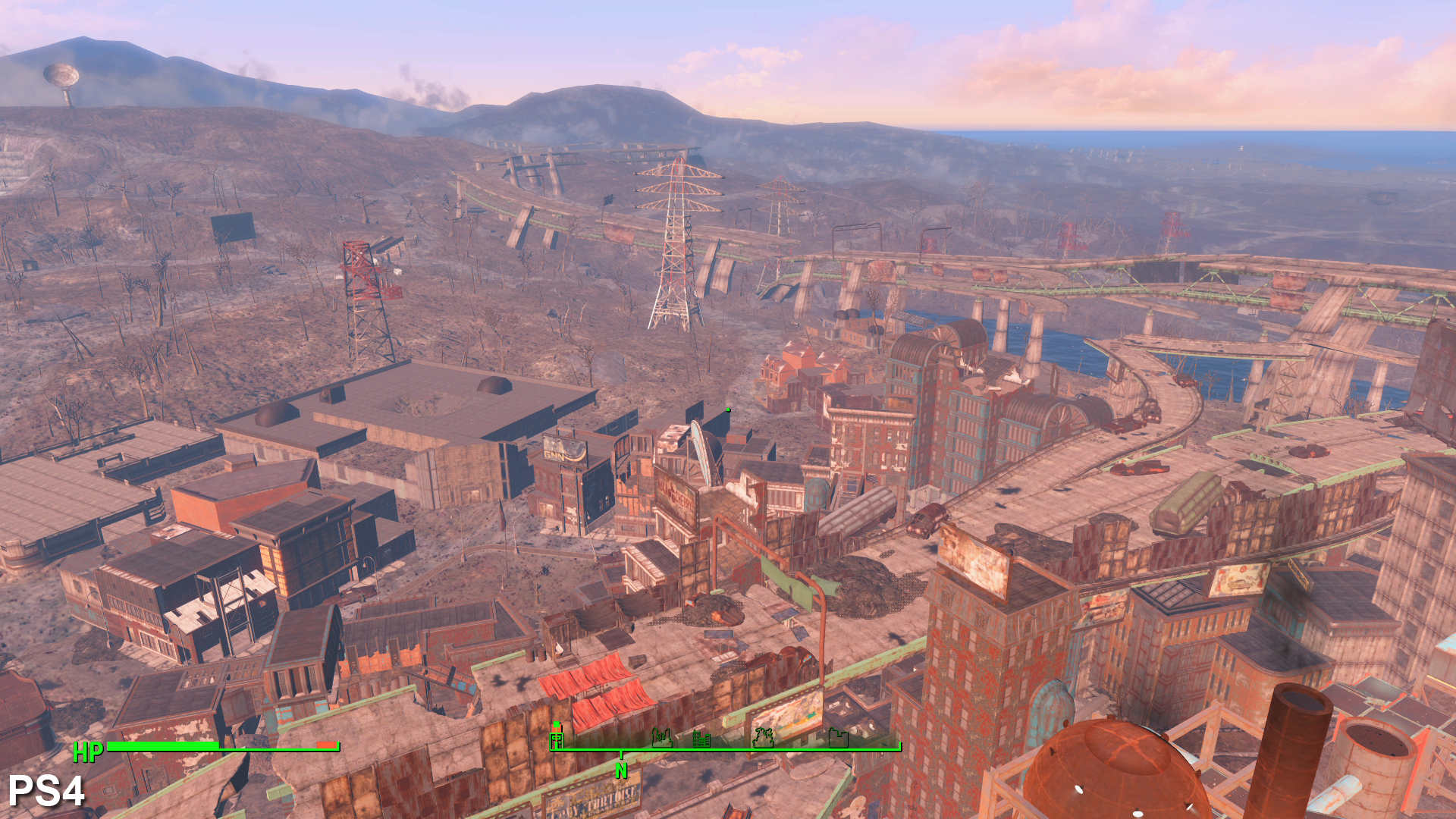The image size is (1456, 819).
Task: Select the green player tick on the compass bar
Action: point(556,723)
